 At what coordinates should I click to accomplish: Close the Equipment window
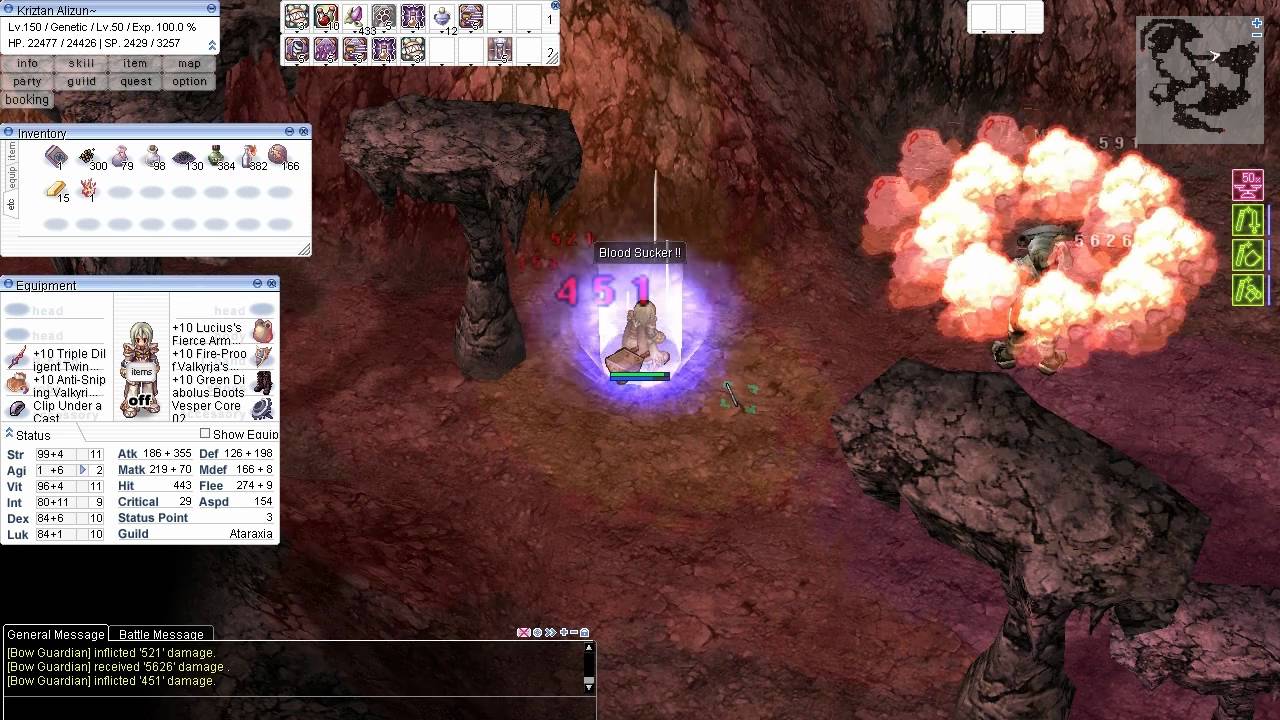(272, 284)
